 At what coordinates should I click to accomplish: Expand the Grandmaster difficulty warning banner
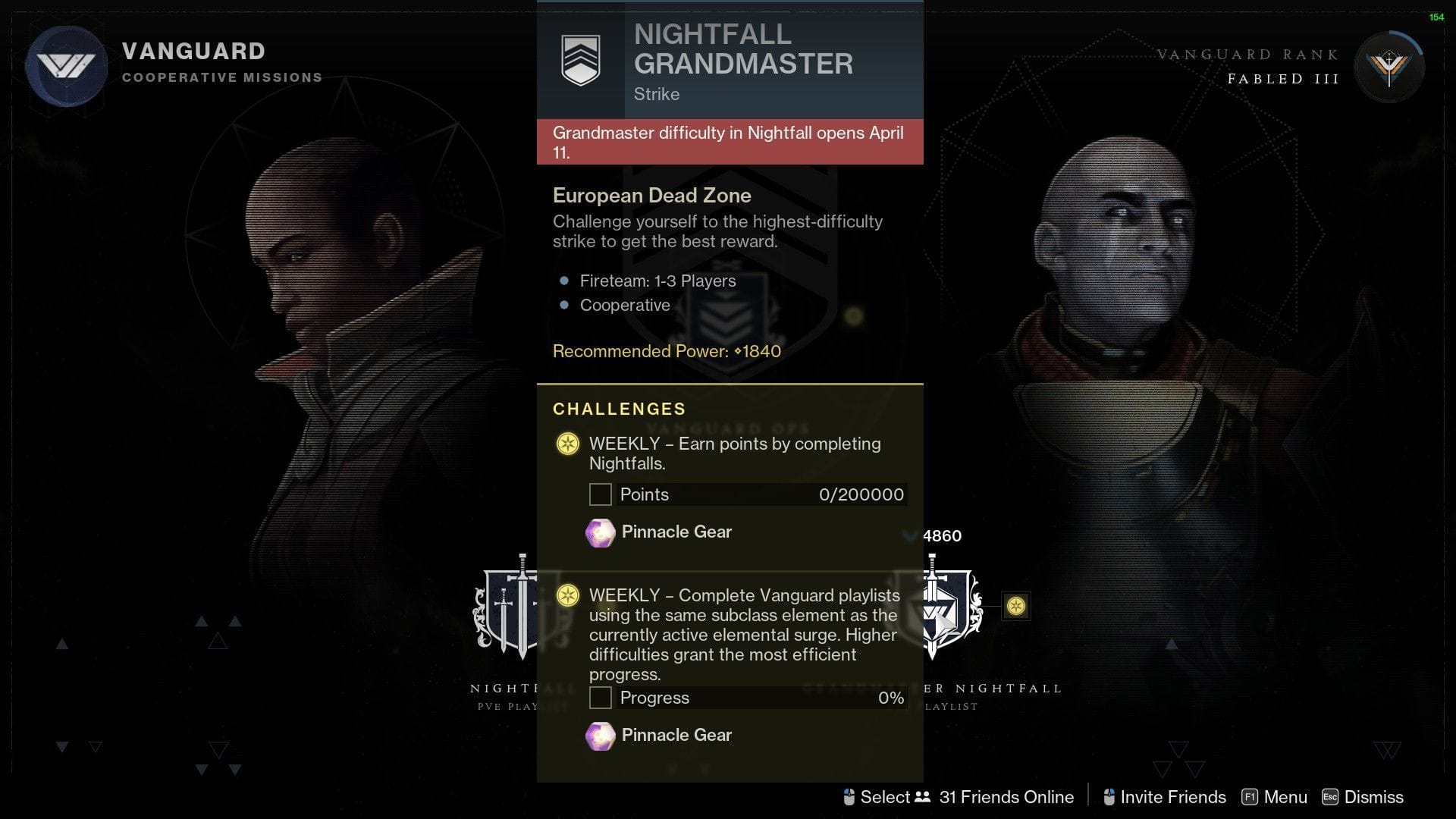point(728,142)
